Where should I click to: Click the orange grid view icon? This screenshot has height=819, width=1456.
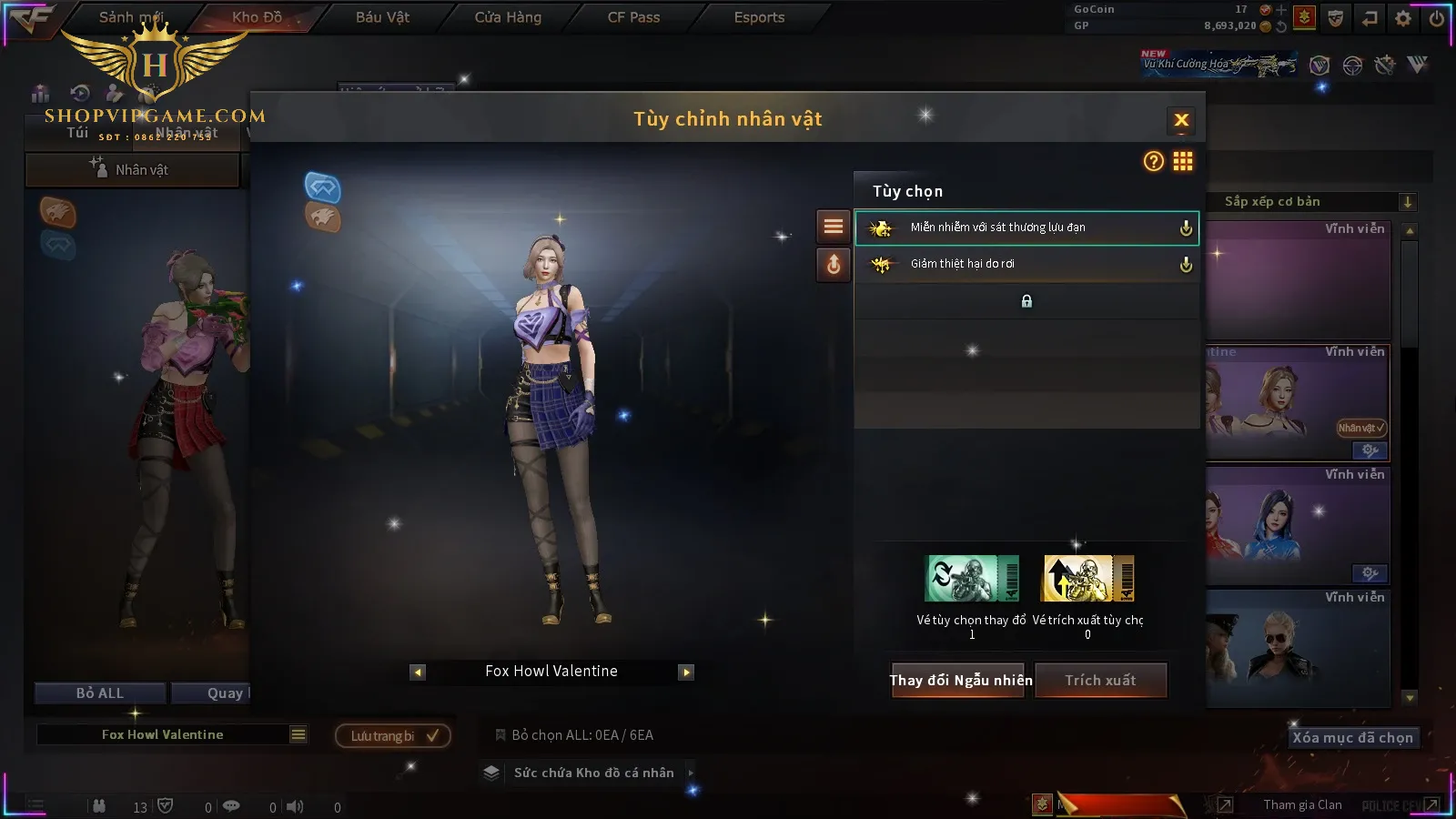click(1183, 162)
